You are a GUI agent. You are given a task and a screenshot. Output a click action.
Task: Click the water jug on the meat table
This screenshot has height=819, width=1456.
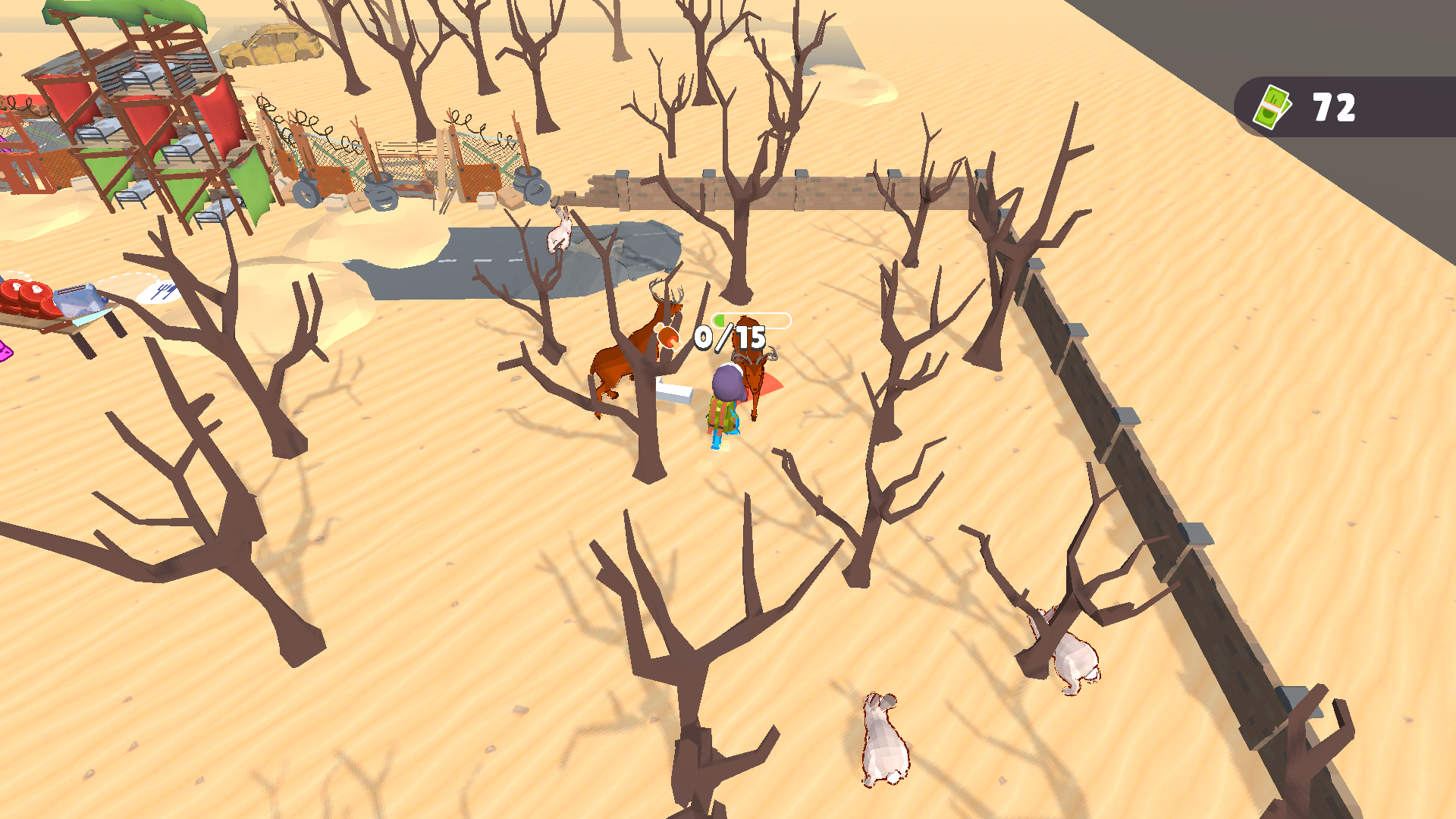[x=77, y=299]
